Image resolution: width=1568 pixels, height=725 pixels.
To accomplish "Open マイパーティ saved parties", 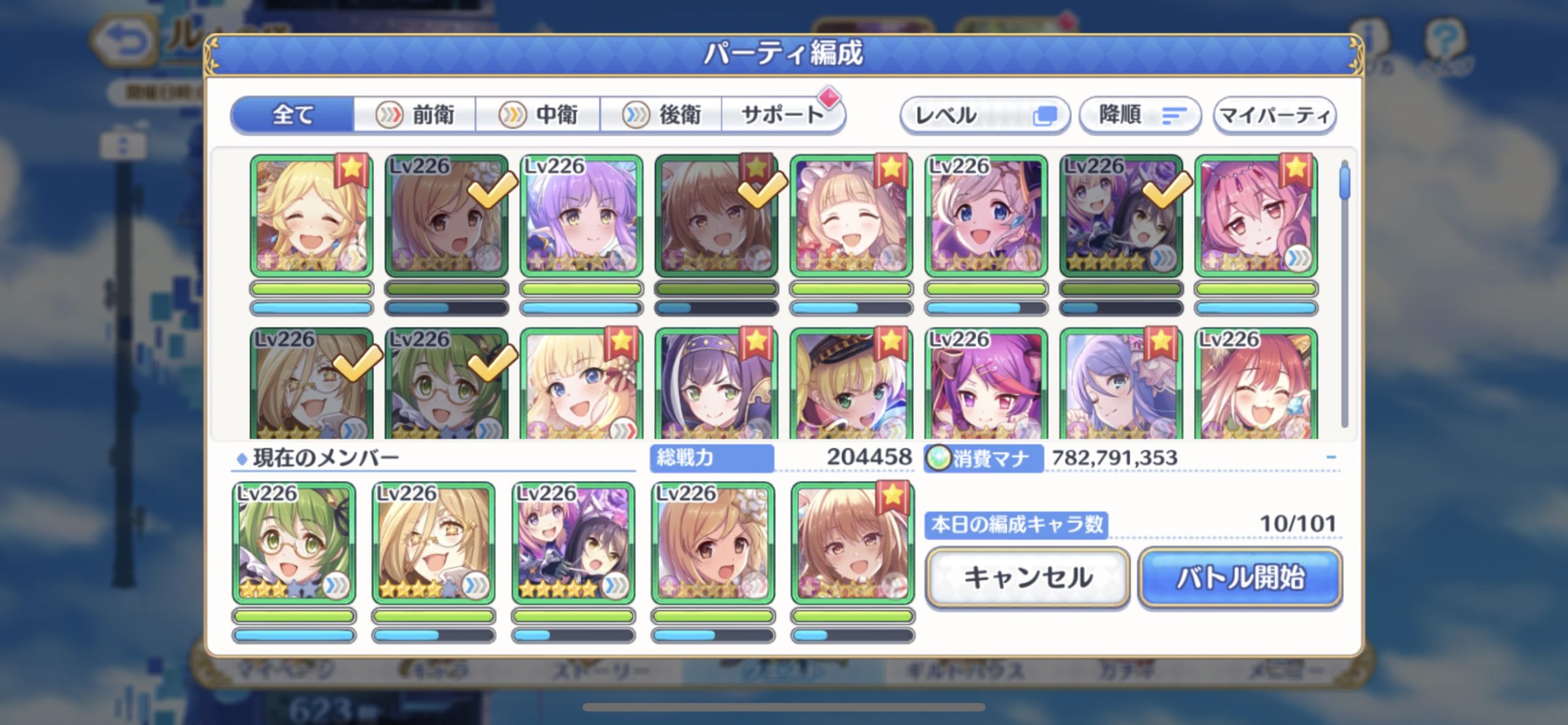I will pyautogui.click(x=1275, y=115).
